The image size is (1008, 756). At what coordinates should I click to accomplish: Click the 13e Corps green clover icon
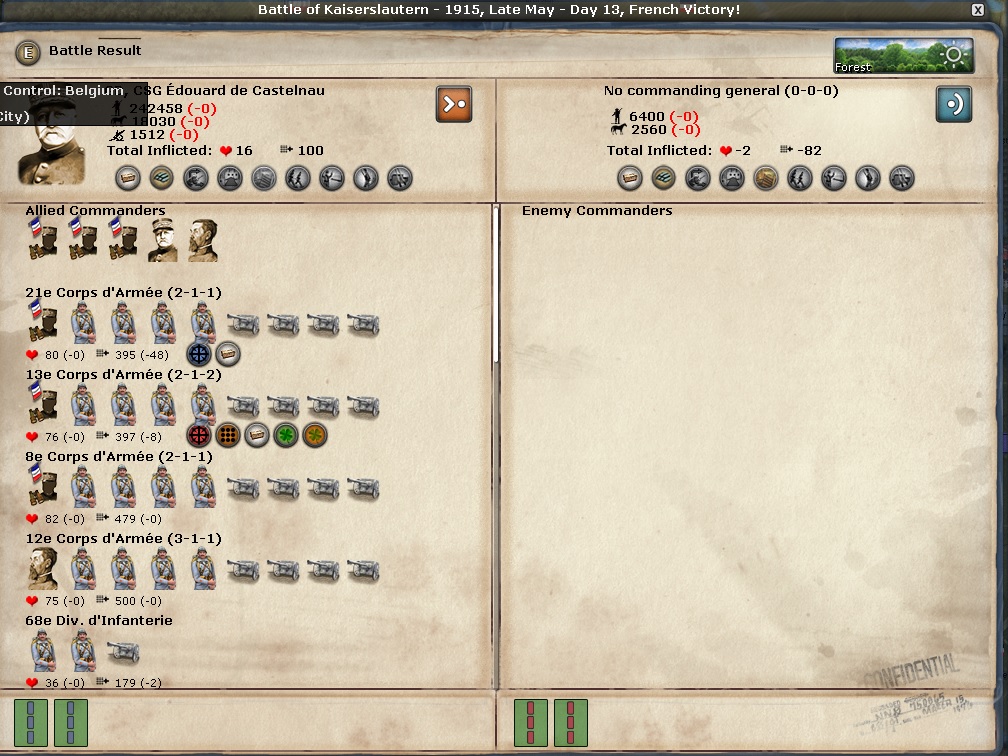point(286,436)
